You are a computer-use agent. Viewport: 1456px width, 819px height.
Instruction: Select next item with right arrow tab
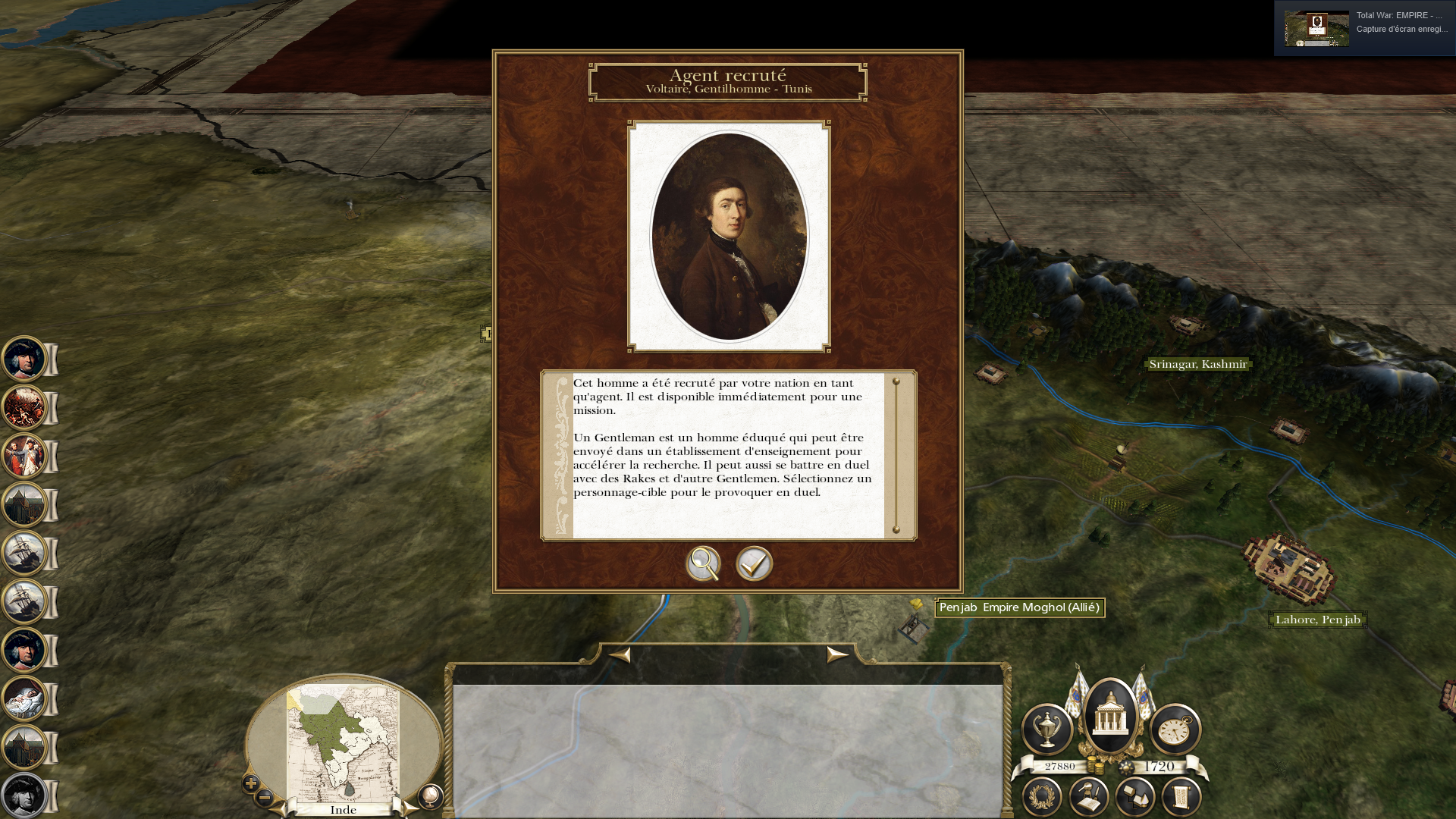pos(836,654)
